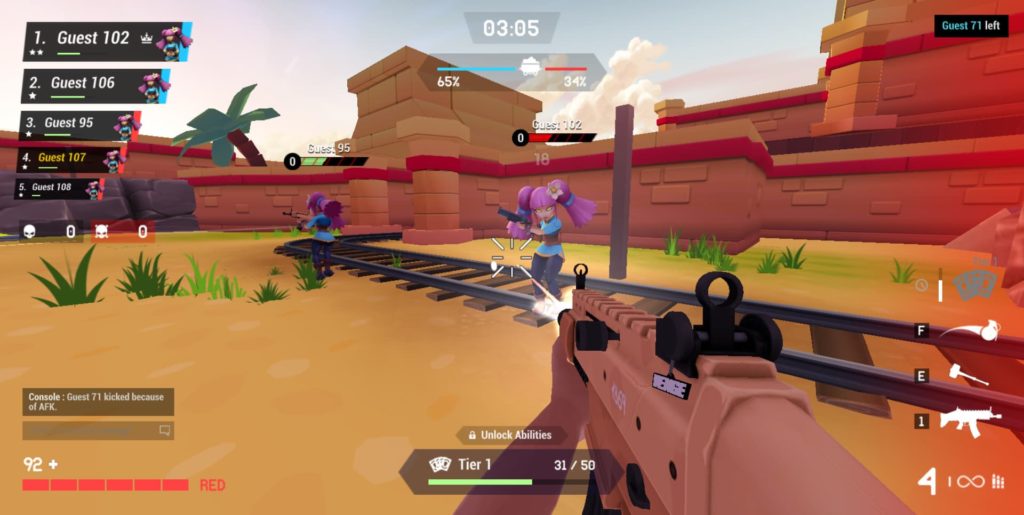This screenshot has height=515, width=1024.
Task: Open Unlock Abilities button
Action: click(x=511, y=435)
